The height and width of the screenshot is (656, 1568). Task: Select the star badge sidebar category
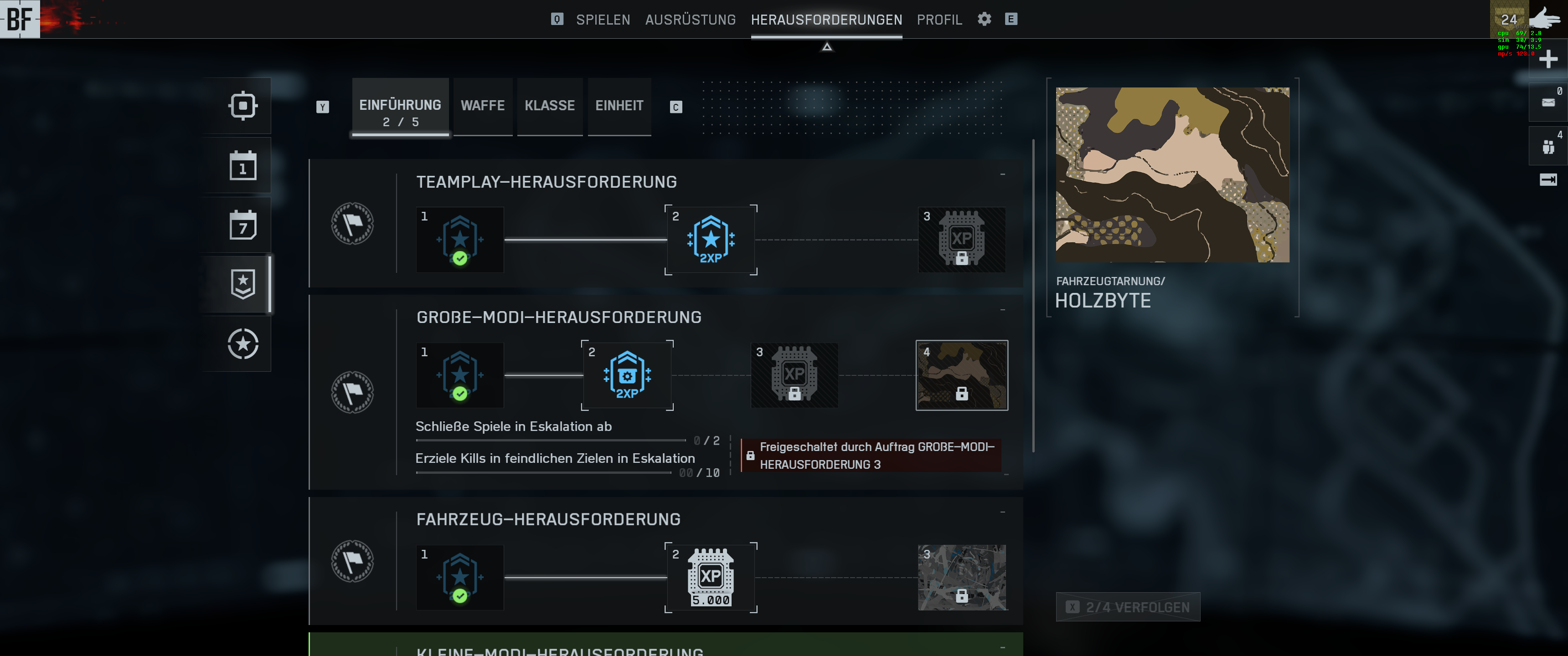pos(243,284)
